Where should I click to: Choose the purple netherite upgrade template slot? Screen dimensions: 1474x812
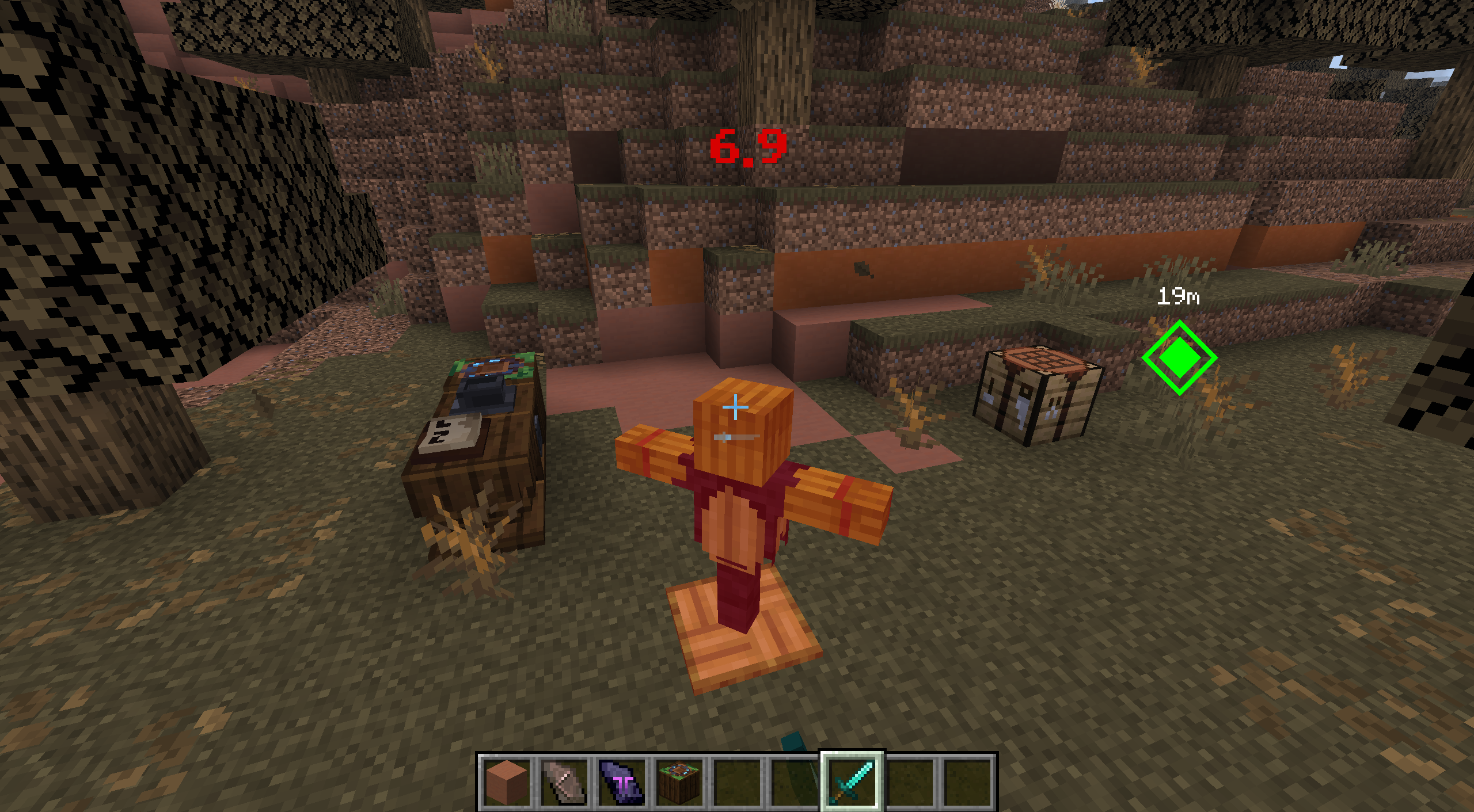click(622, 782)
